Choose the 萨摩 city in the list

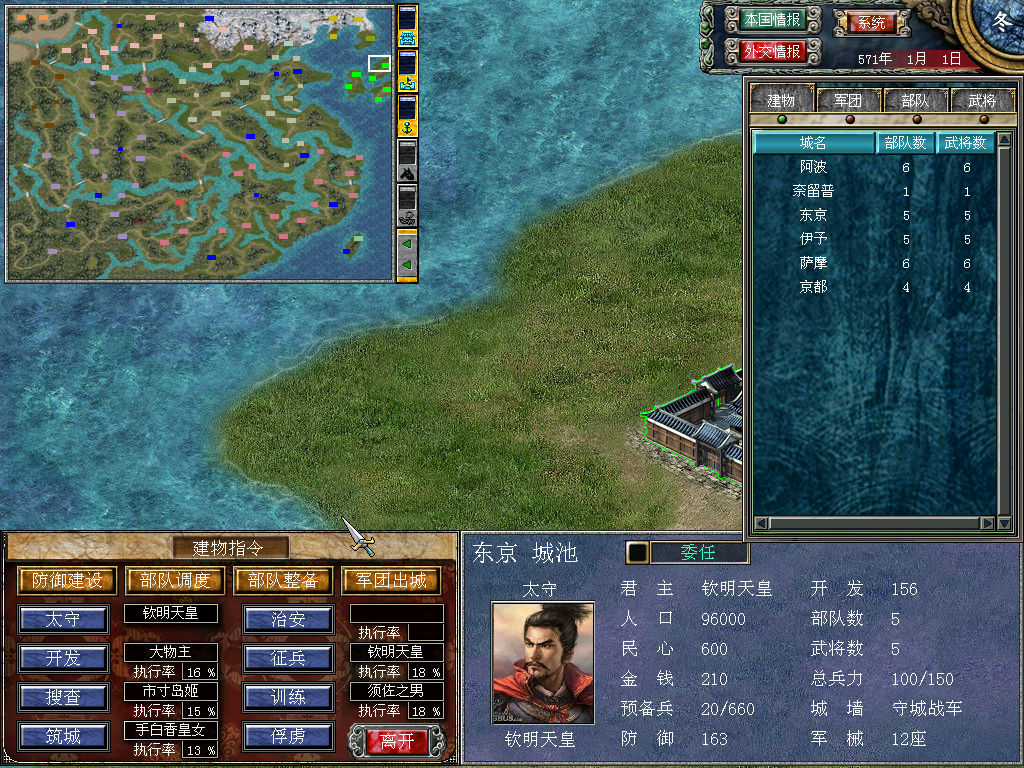[814, 263]
